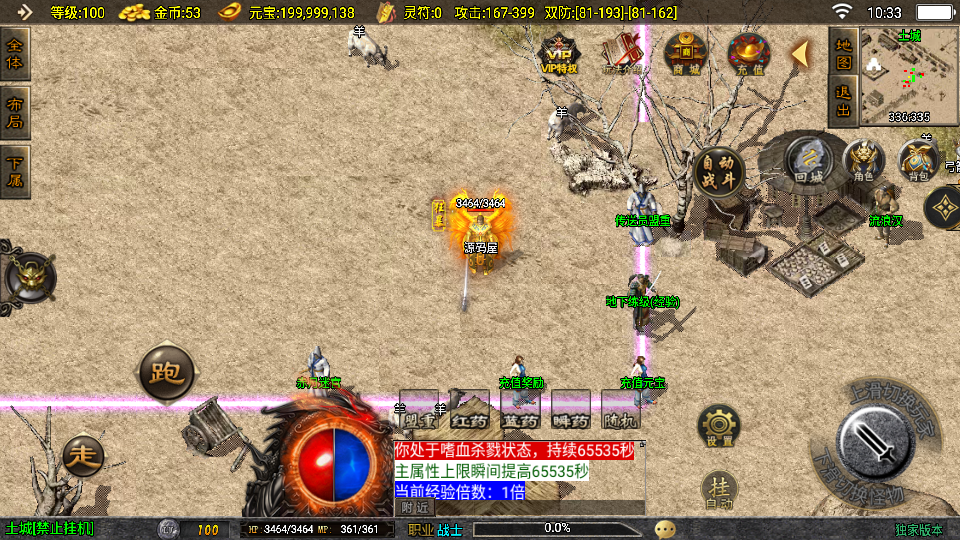The image size is (960, 540).
Task: Open the 角色 character sheet
Action: coord(864,160)
